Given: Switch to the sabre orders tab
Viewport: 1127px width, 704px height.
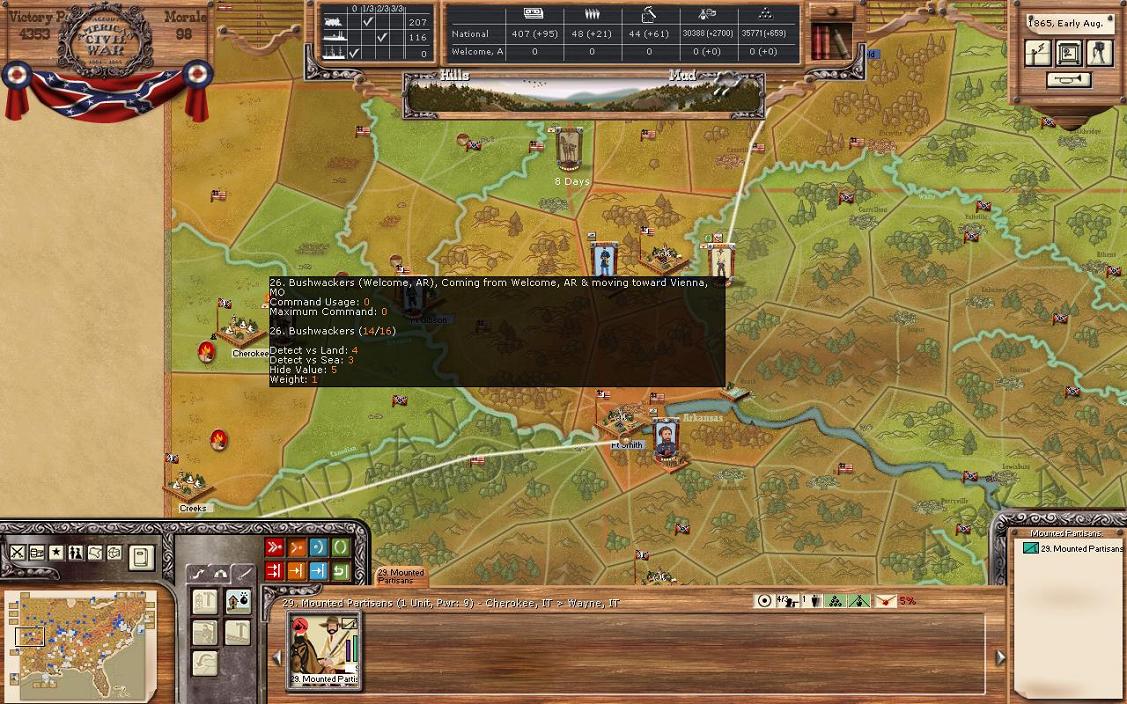Looking at the screenshot, I should [x=243, y=574].
